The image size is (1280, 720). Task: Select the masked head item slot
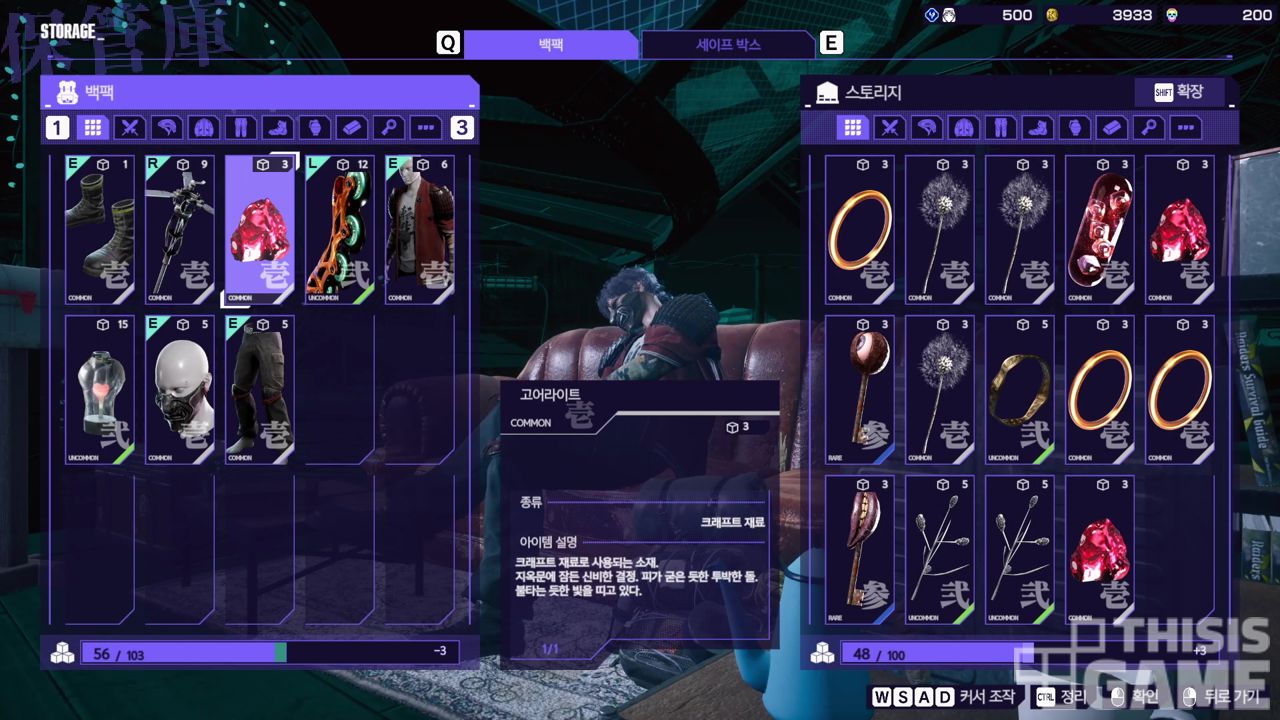coord(180,390)
